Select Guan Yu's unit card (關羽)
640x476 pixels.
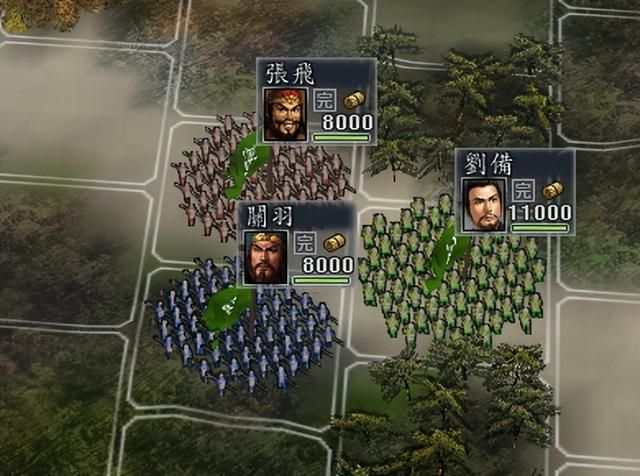point(297,243)
